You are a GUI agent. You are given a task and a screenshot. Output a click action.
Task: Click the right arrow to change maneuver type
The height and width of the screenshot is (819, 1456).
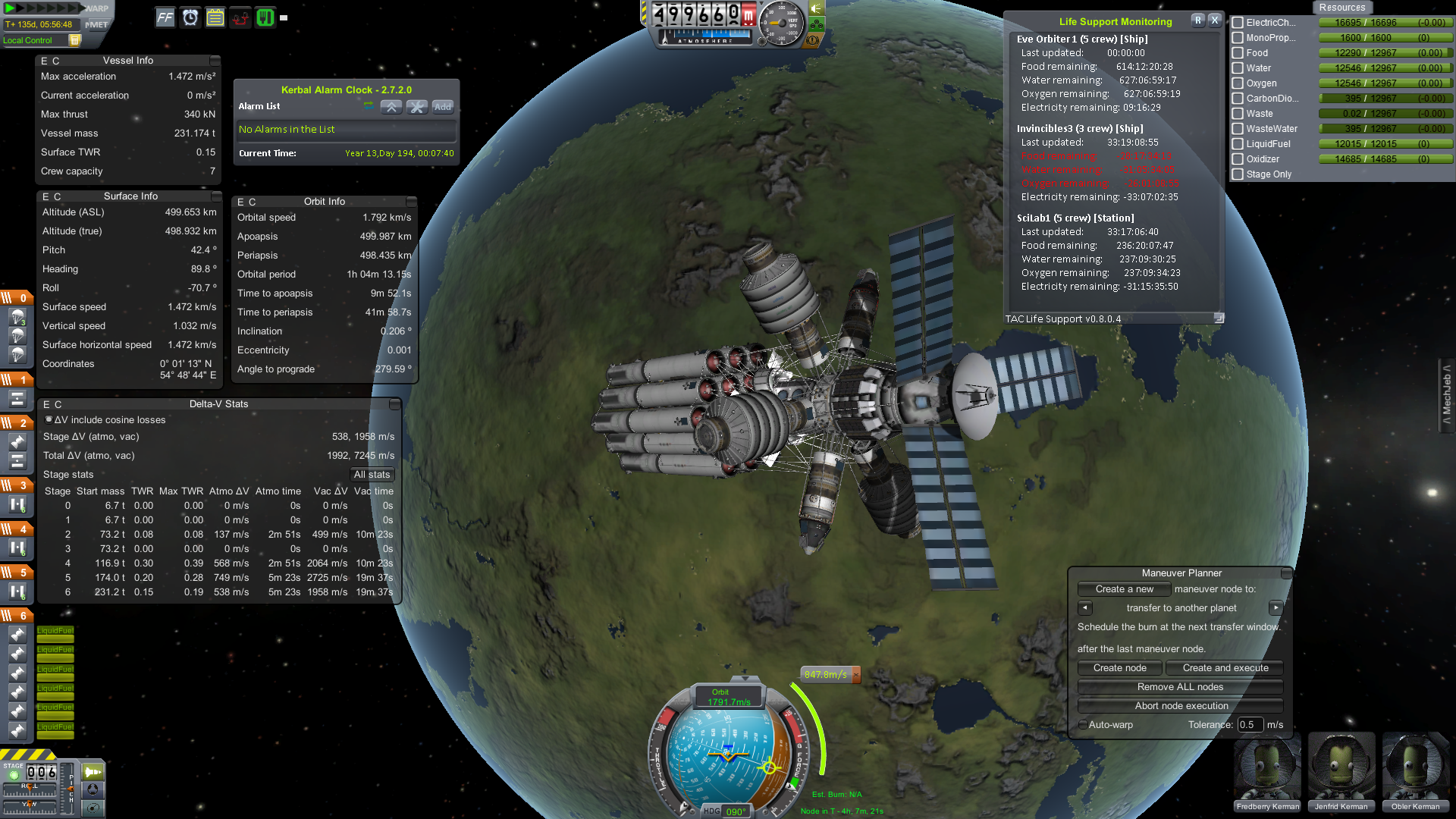coord(1276,607)
